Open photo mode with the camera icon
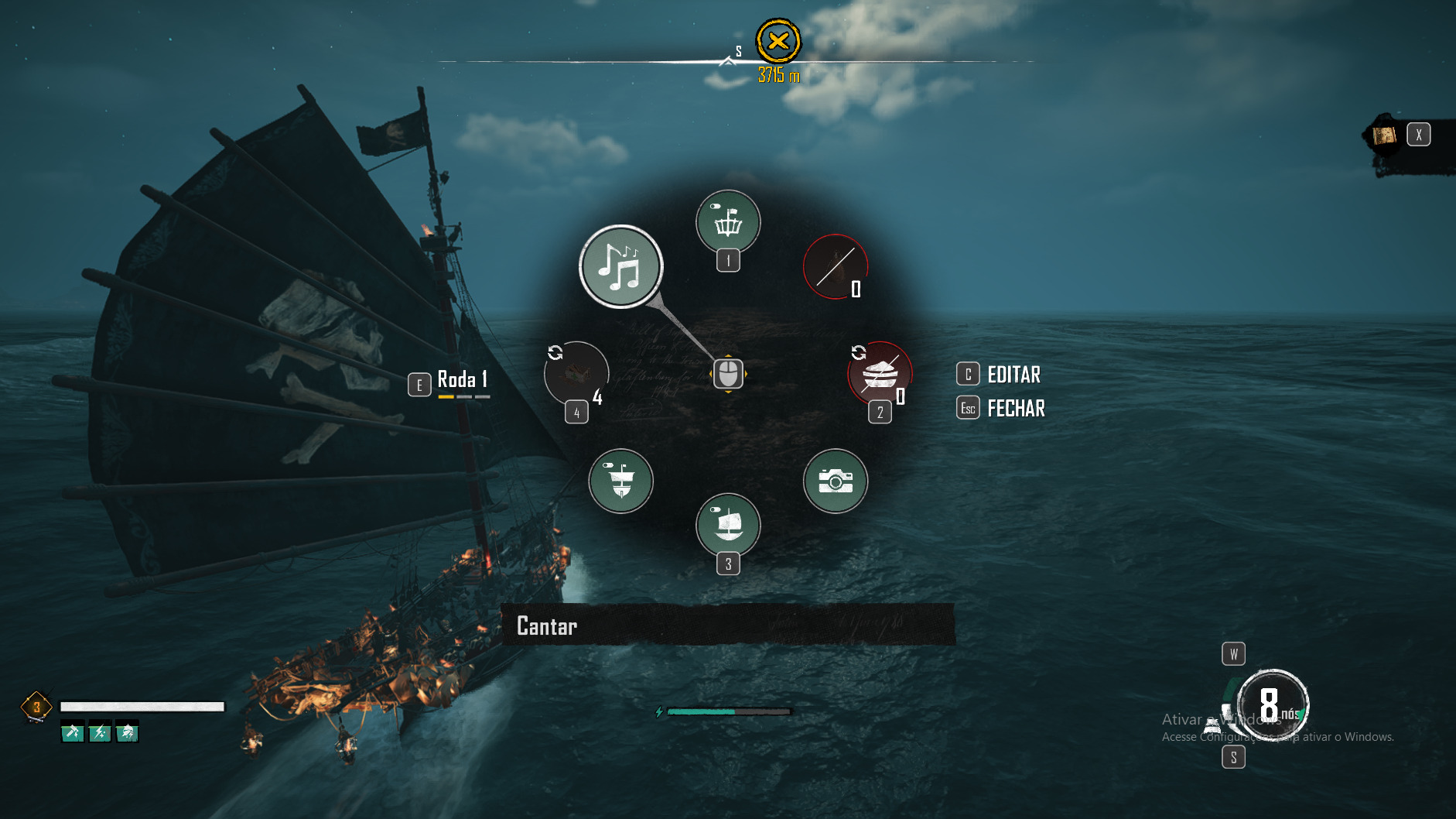Viewport: 1456px width, 819px height. coord(835,481)
